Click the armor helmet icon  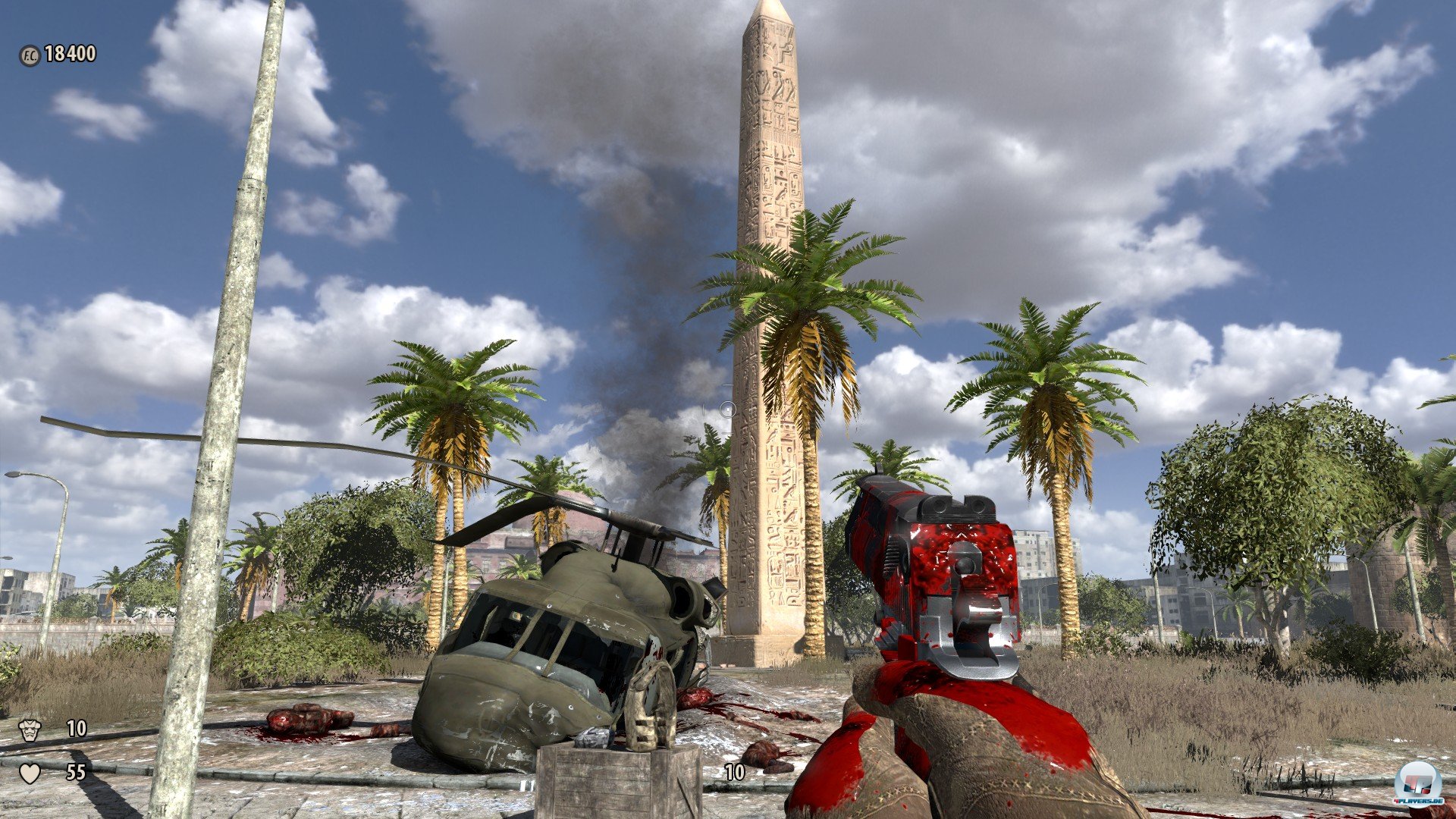click(x=30, y=730)
